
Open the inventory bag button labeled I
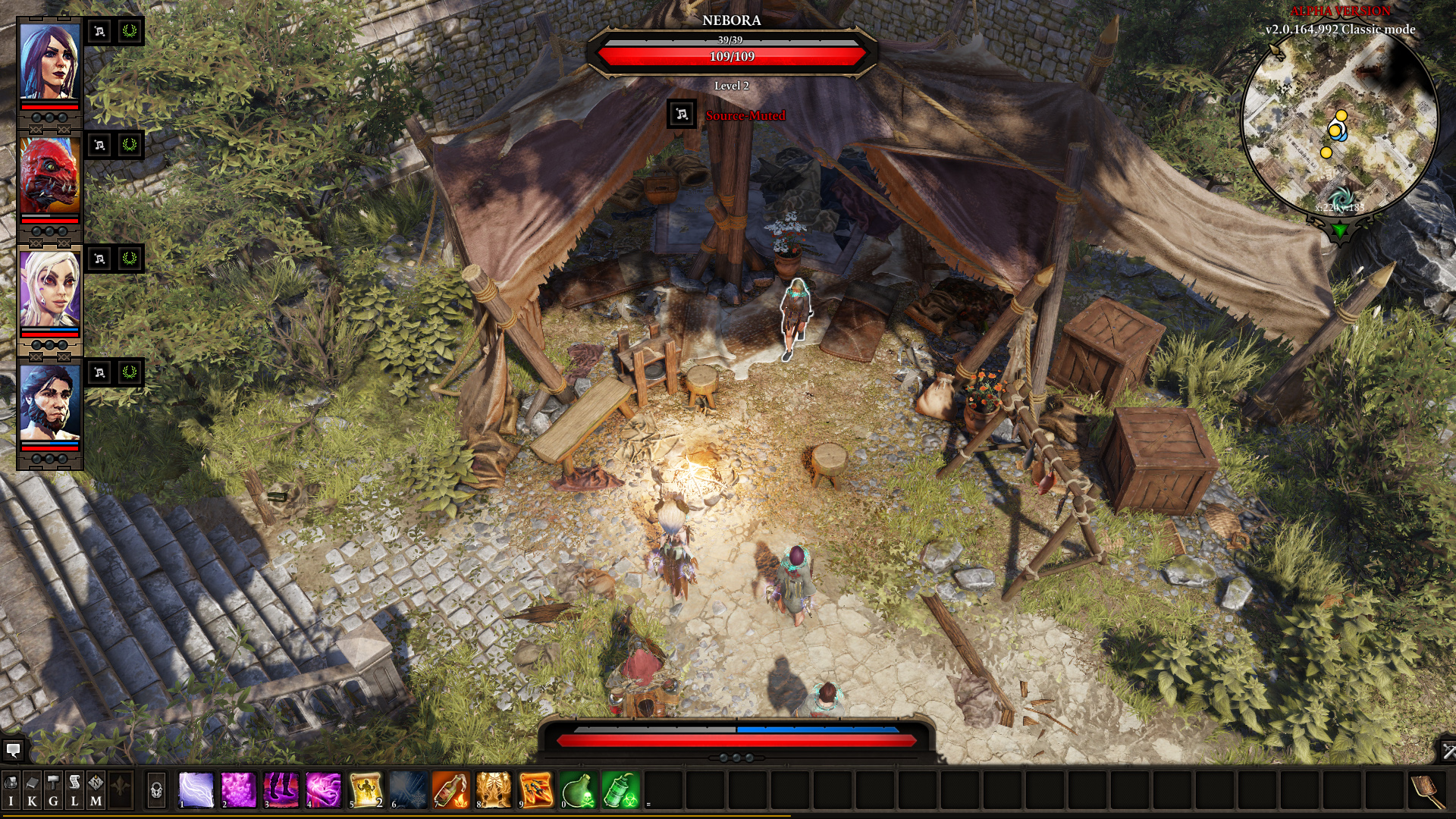point(11,791)
